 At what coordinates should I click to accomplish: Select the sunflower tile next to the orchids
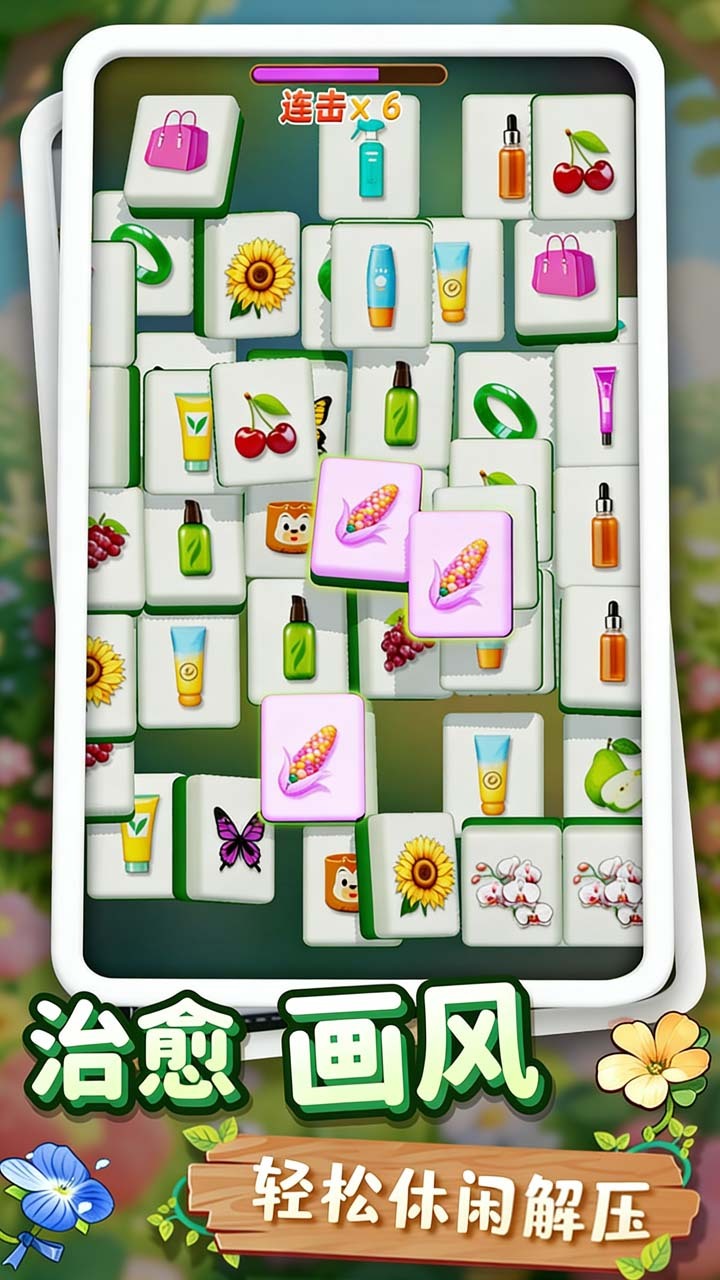point(422,876)
